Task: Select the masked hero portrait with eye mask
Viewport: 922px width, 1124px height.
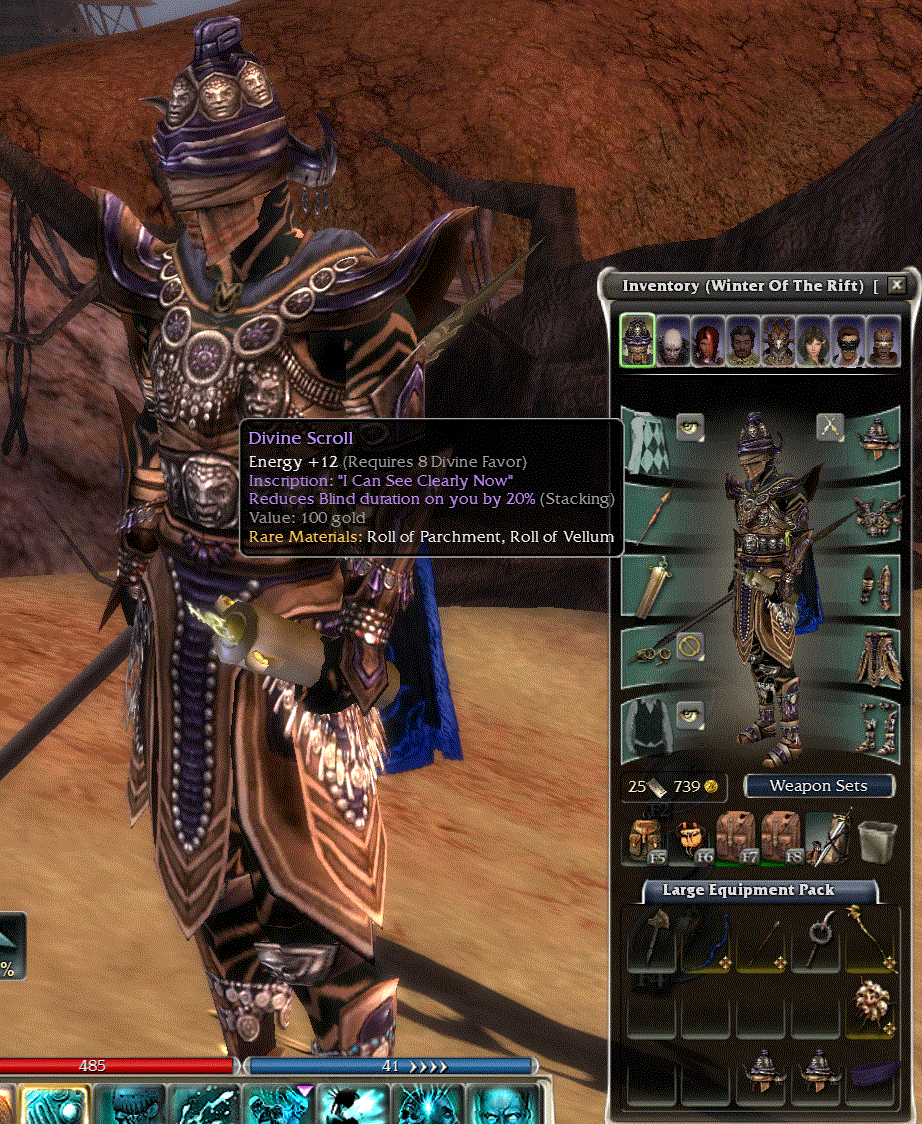Action: pos(848,342)
